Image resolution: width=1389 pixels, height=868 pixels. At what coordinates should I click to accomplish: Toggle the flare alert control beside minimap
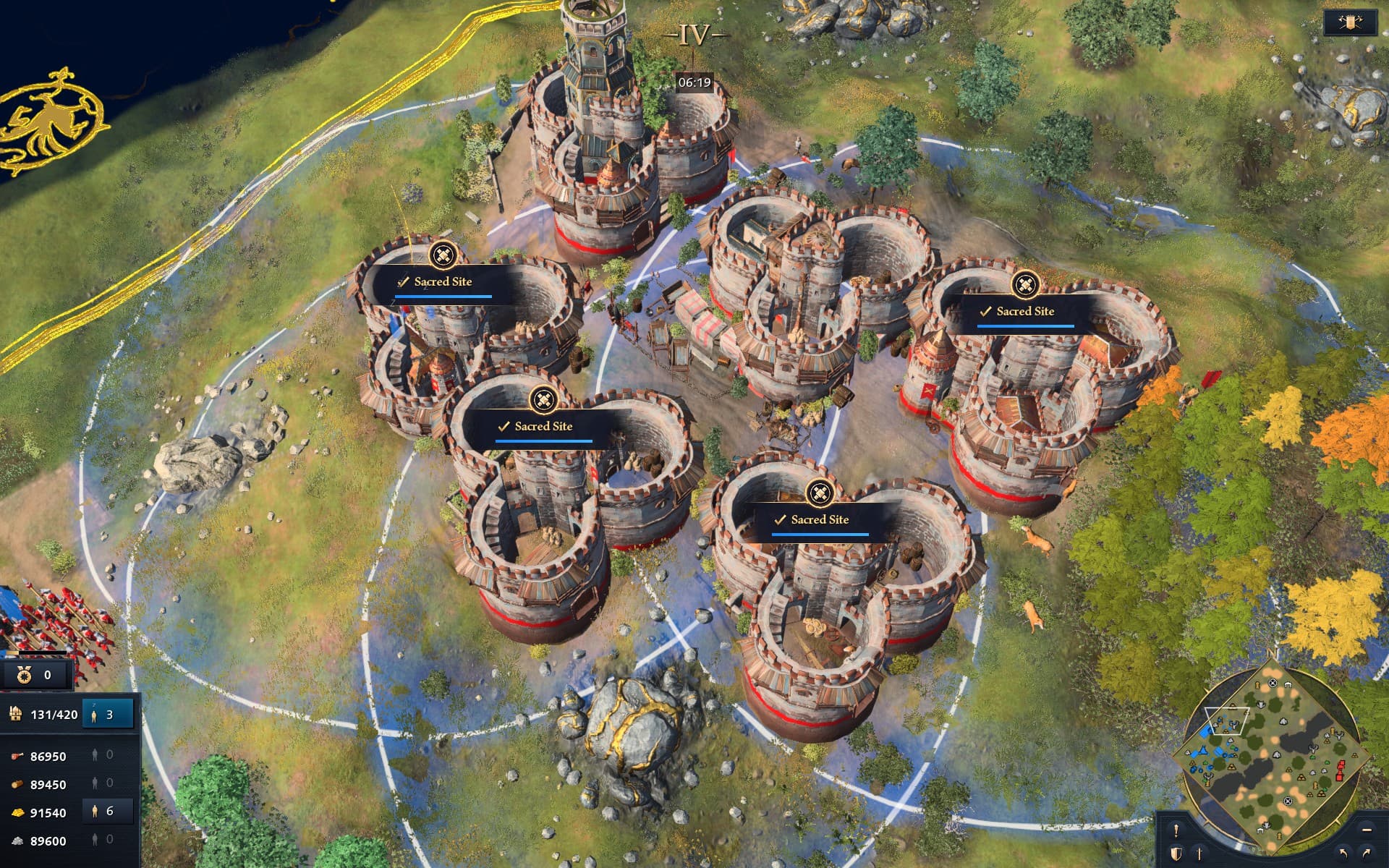coord(1176,832)
